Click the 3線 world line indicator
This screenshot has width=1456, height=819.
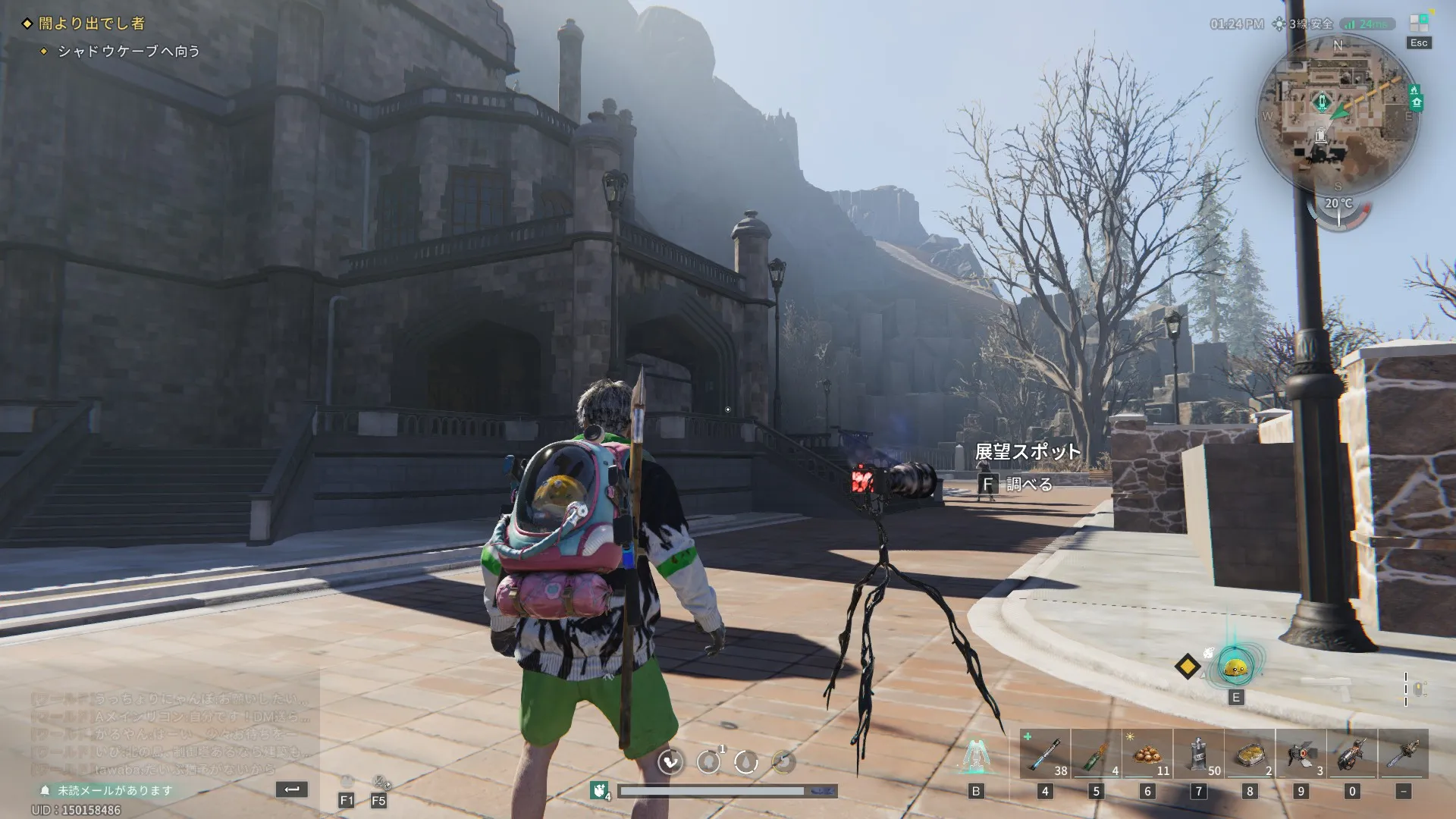coord(1306,24)
